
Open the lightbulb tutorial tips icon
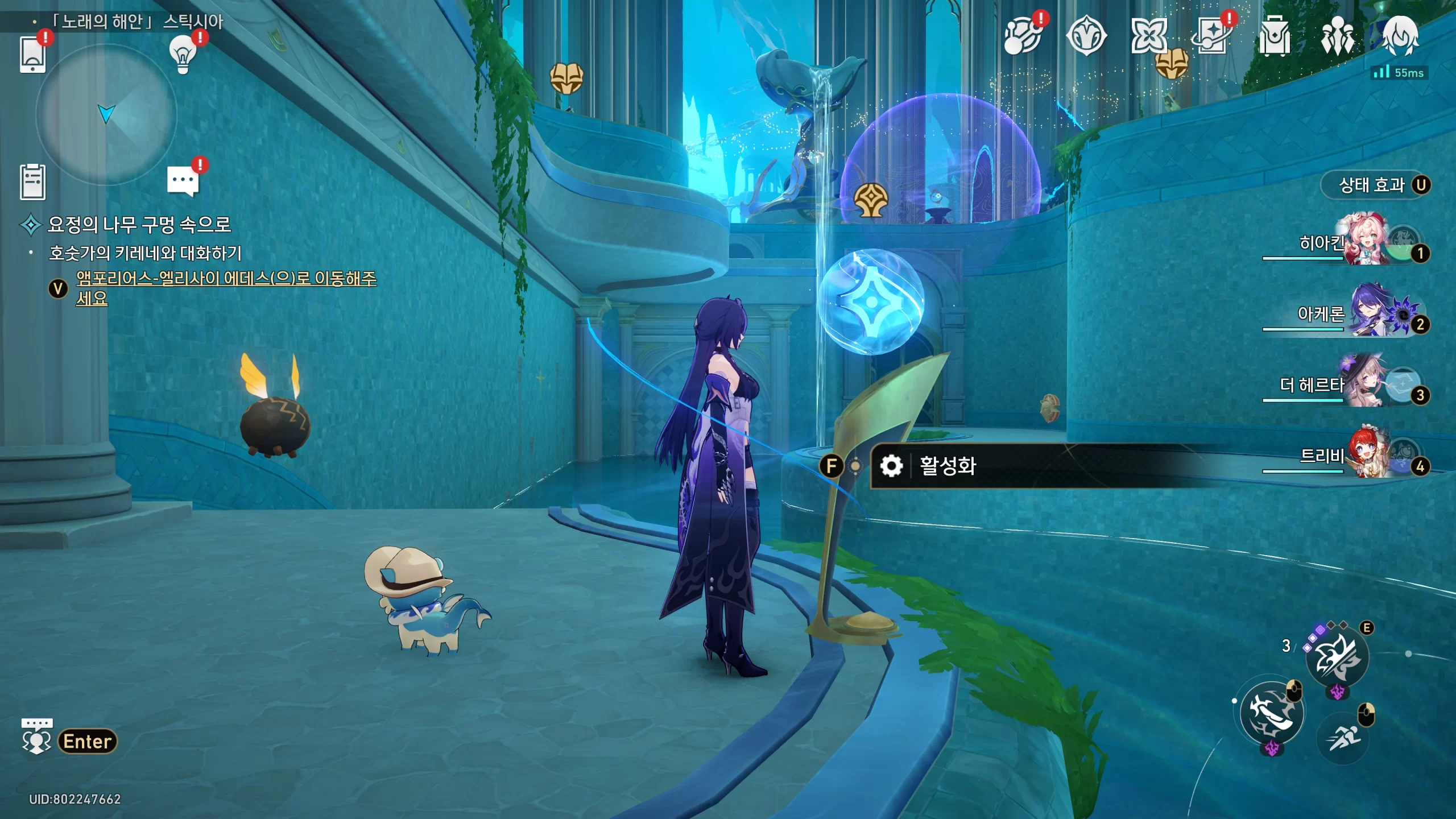coord(183,54)
